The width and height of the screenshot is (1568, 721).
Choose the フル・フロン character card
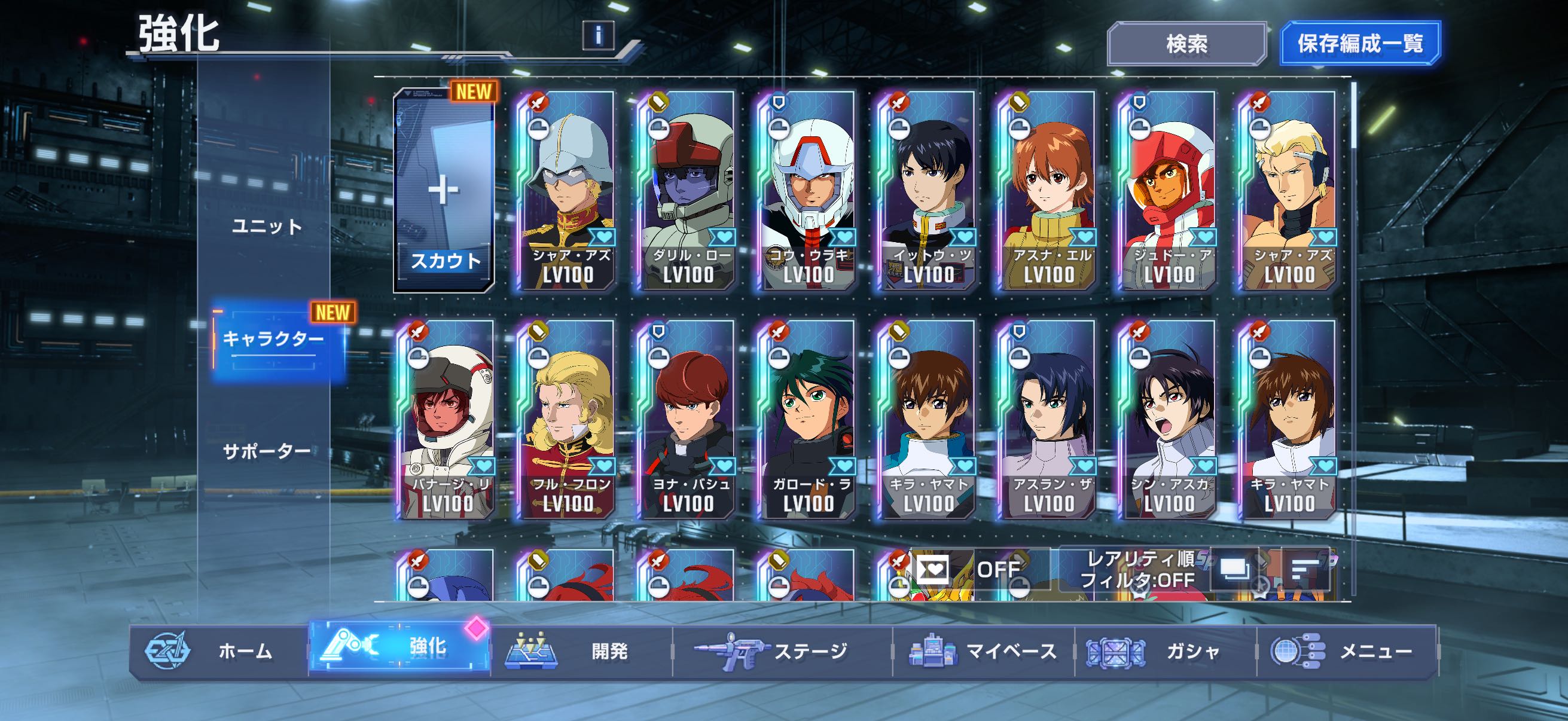click(x=567, y=420)
